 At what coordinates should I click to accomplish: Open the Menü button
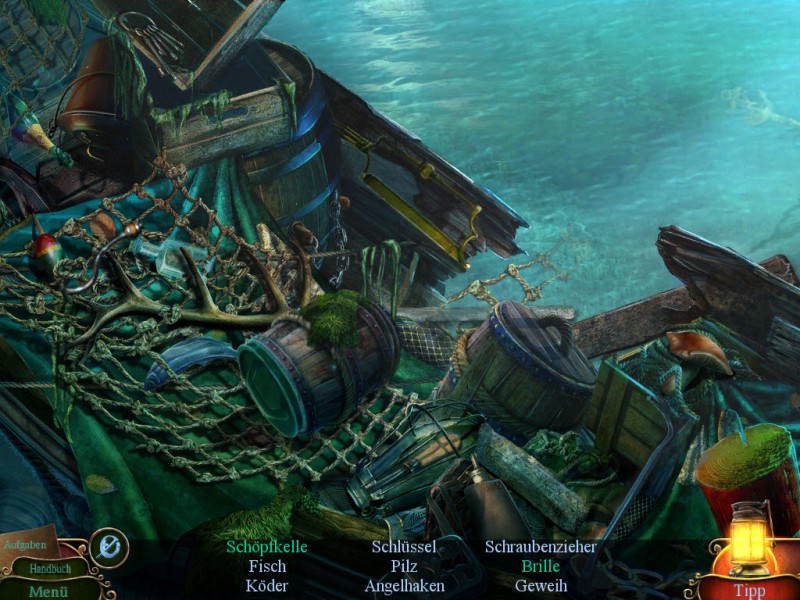pos(46,590)
